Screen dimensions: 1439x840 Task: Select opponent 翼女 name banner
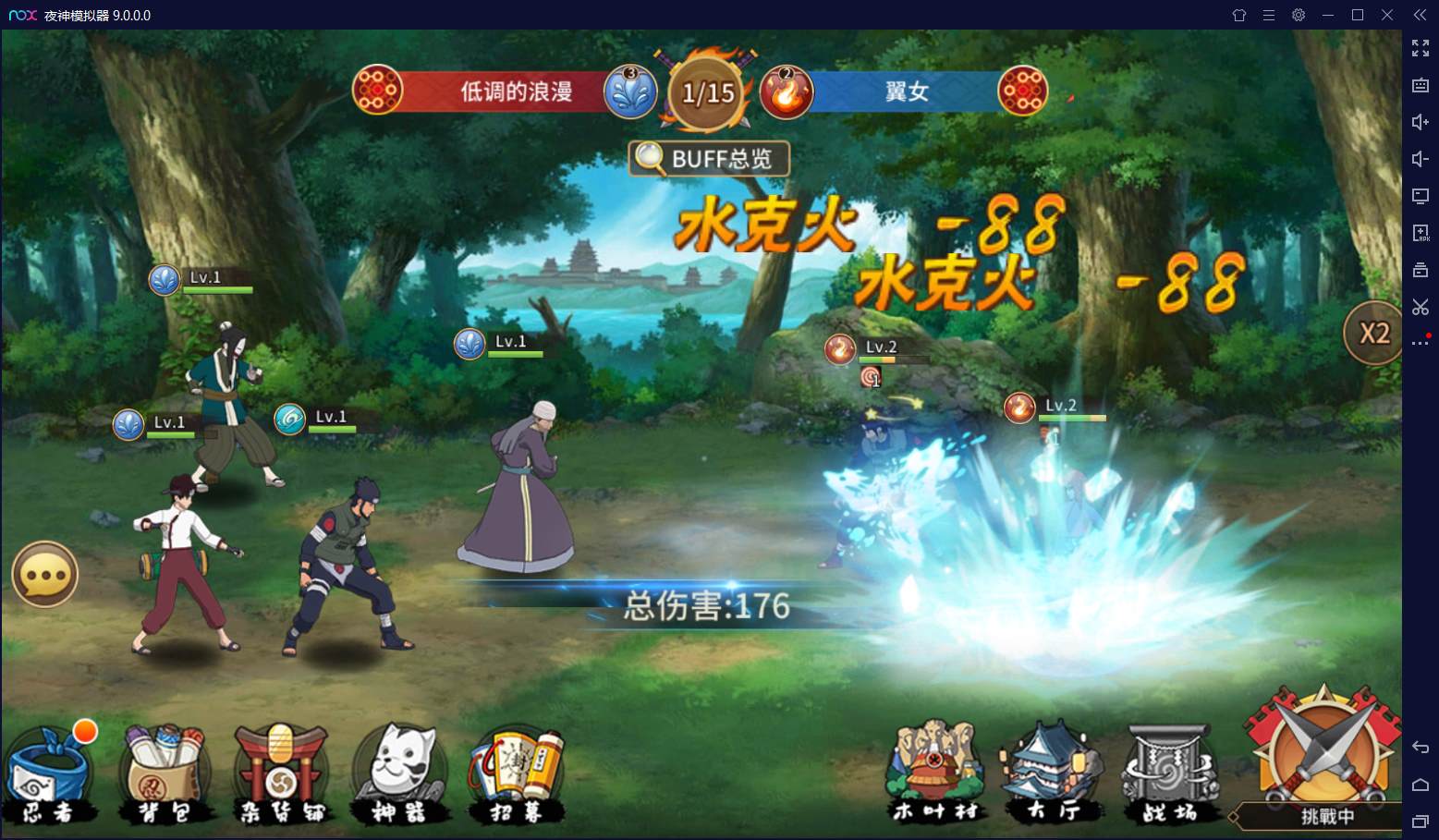[906, 91]
